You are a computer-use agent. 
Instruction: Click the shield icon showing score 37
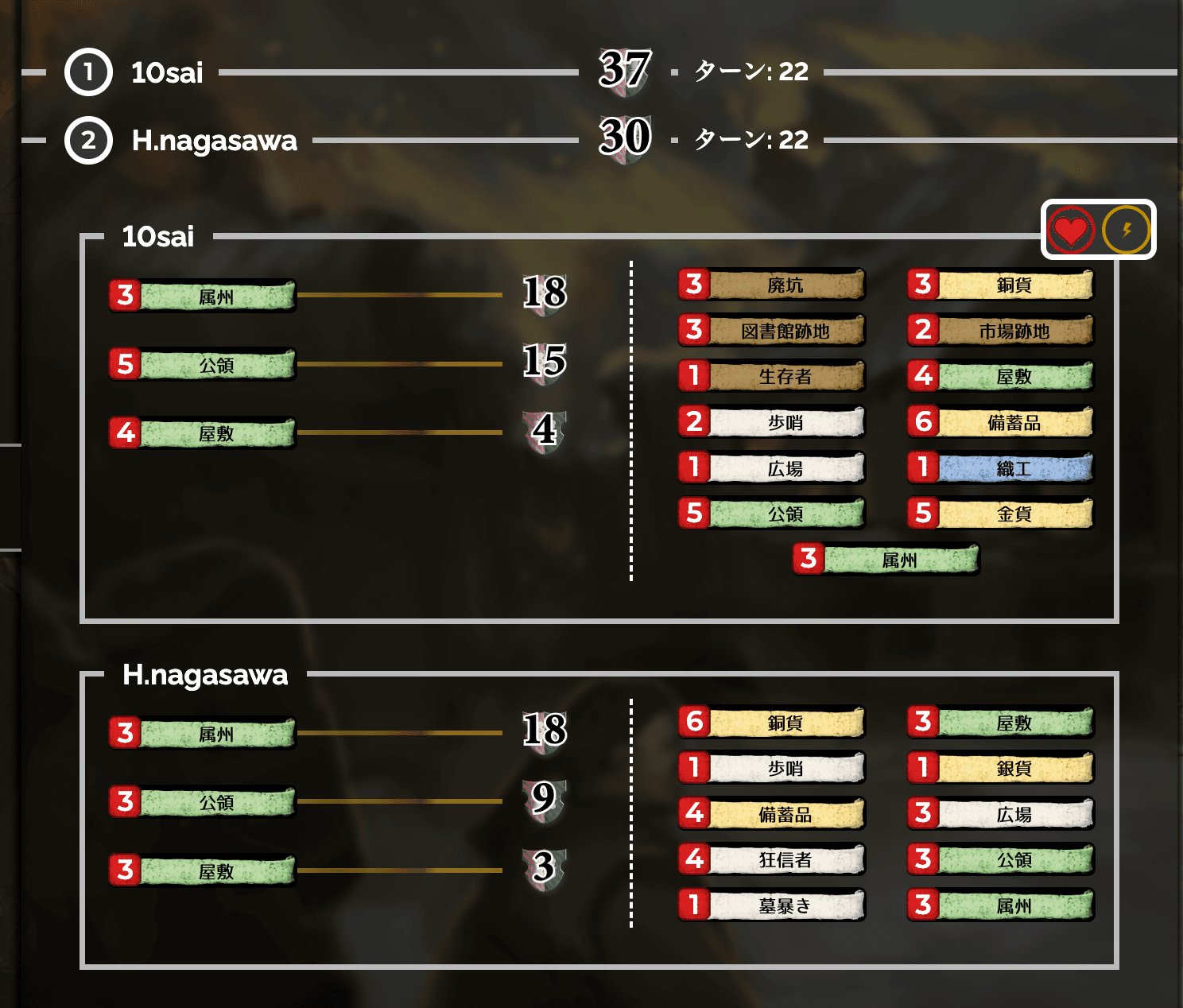click(625, 72)
